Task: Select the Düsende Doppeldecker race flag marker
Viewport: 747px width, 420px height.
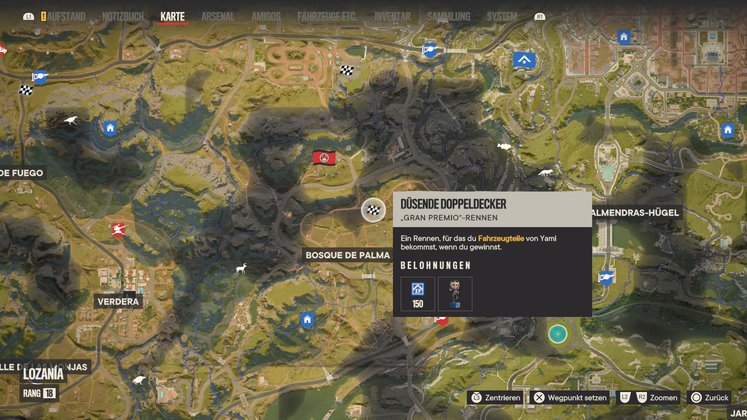Action: (373, 209)
